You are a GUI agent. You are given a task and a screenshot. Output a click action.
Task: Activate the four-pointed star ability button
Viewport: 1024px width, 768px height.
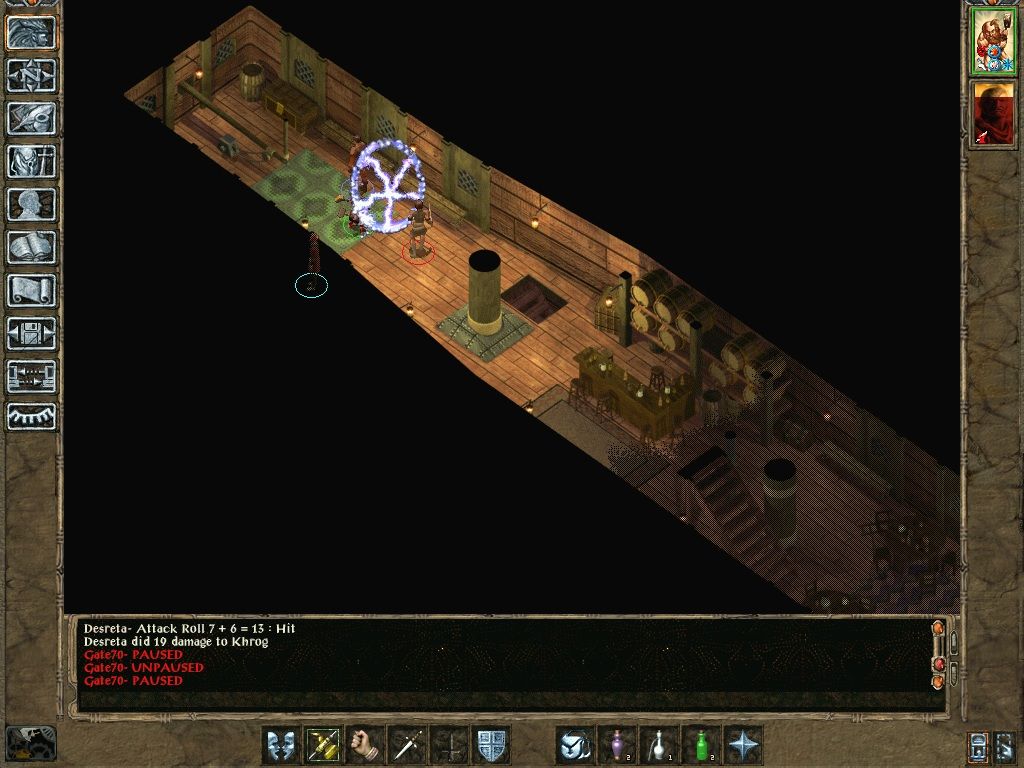point(743,745)
